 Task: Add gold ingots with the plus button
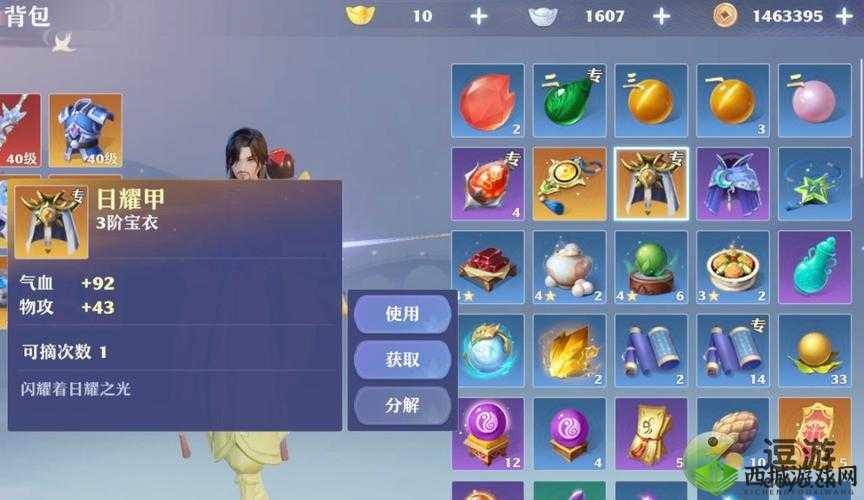point(479,16)
